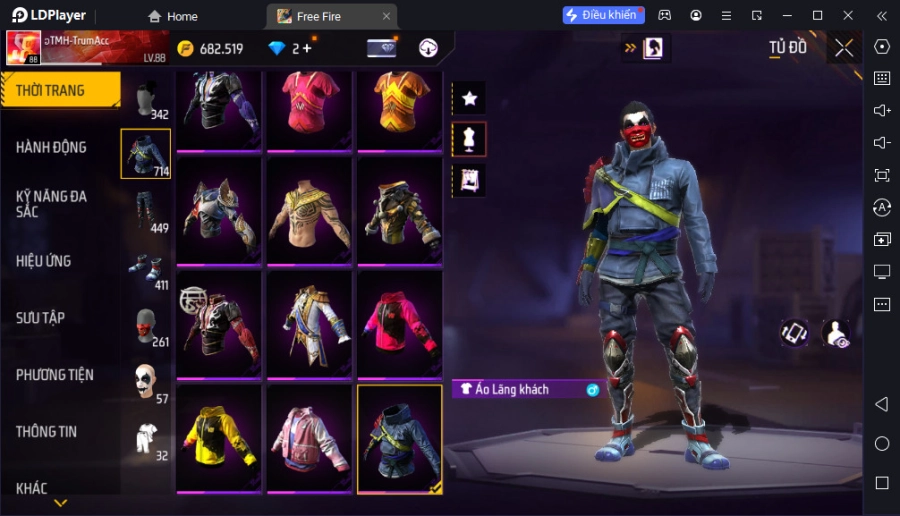The height and width of the screenshot is (516, 900).
Task: Select the Kỹ Năng Đa Sắc category
Action: tap(52, 204)
